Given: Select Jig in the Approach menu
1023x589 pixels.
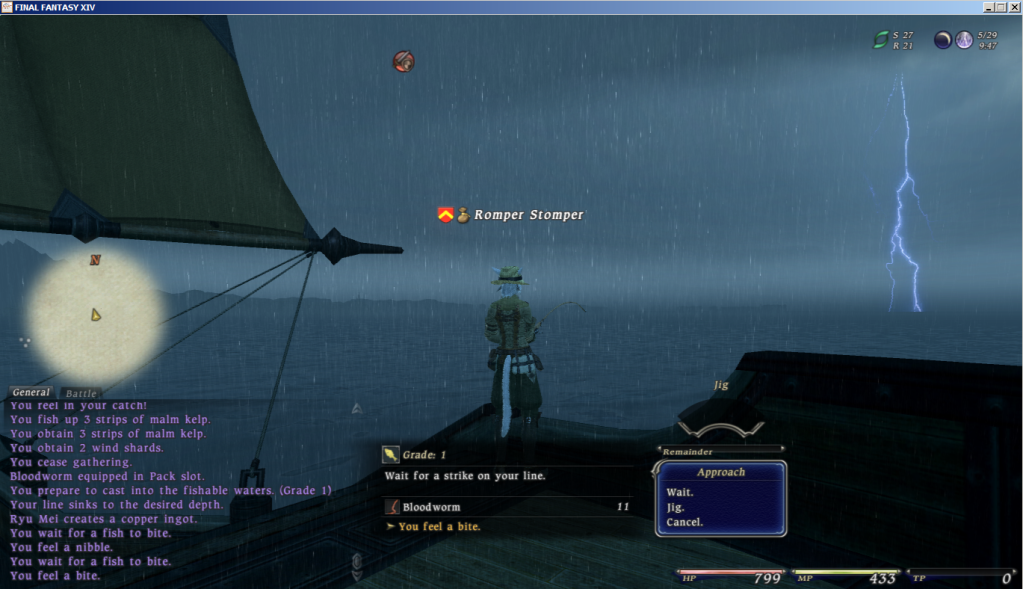Looking at the screenshot, I should [x=675, y=507].
